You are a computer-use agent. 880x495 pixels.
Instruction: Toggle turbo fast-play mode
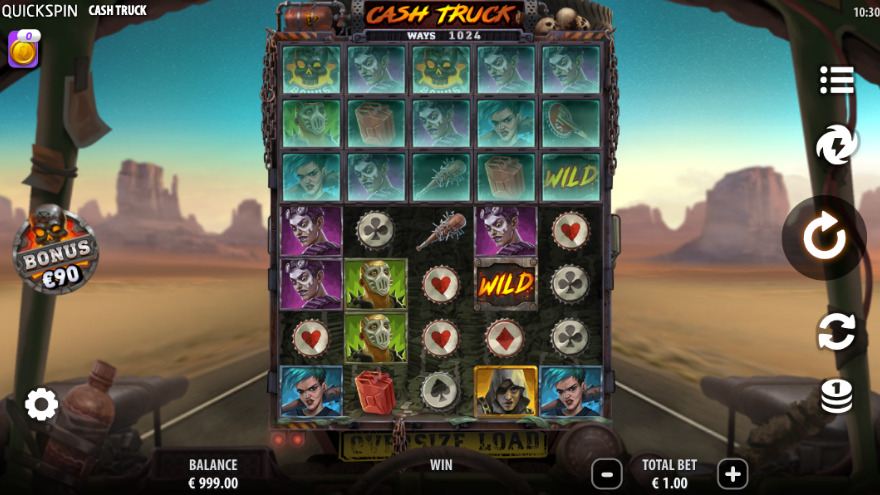(x=836, y=146)
